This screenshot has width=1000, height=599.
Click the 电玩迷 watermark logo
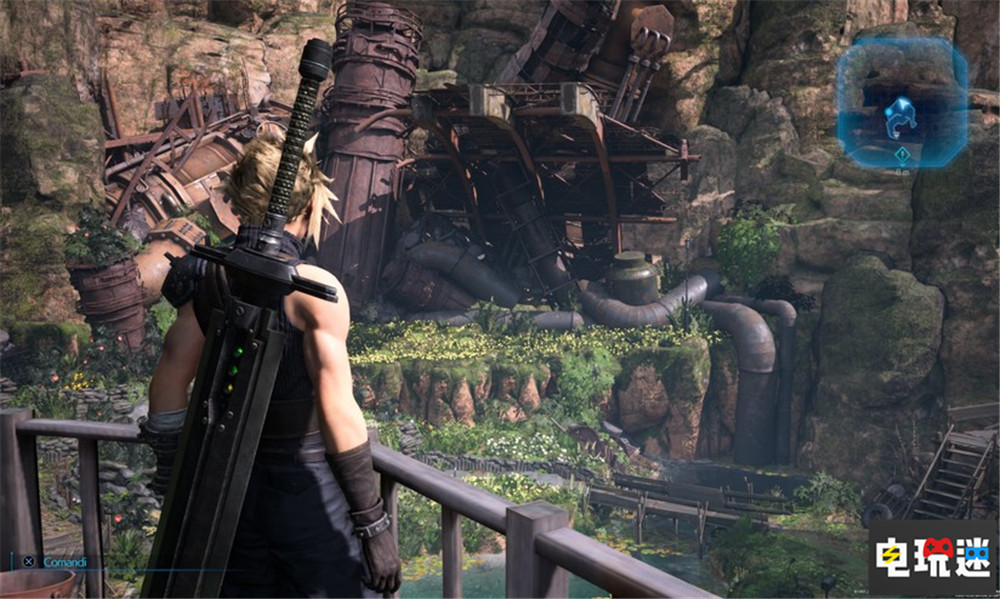click(x=932, y=557)
